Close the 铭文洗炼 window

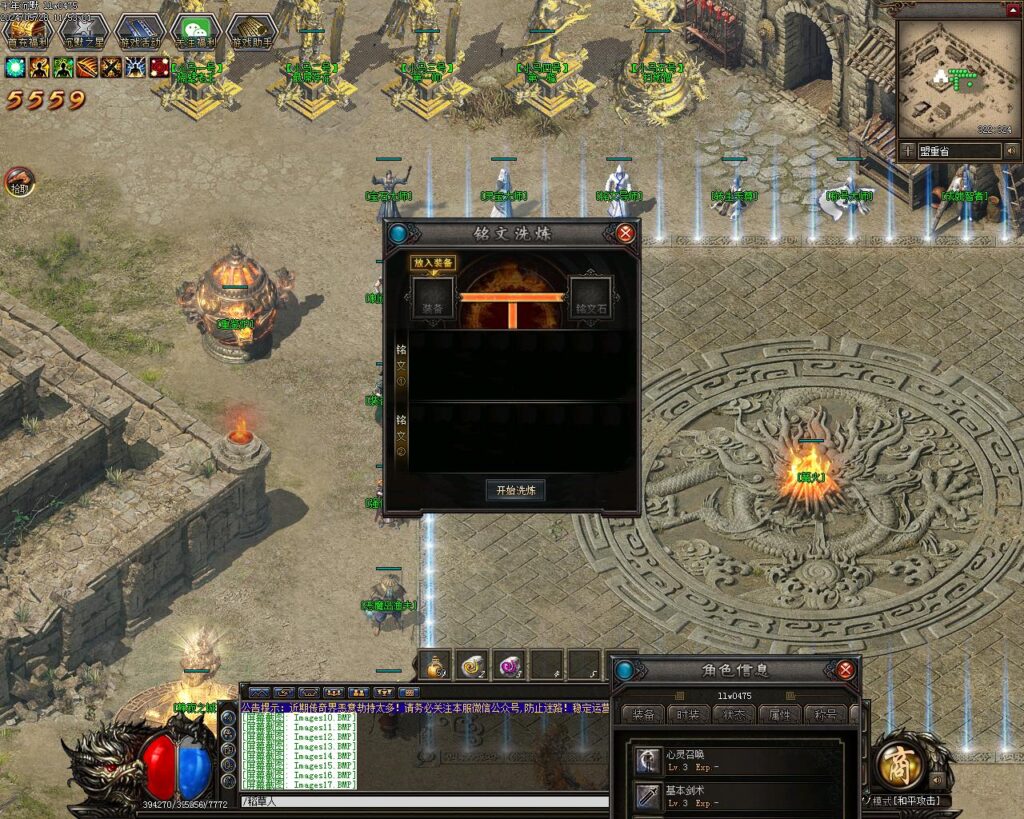626,234
